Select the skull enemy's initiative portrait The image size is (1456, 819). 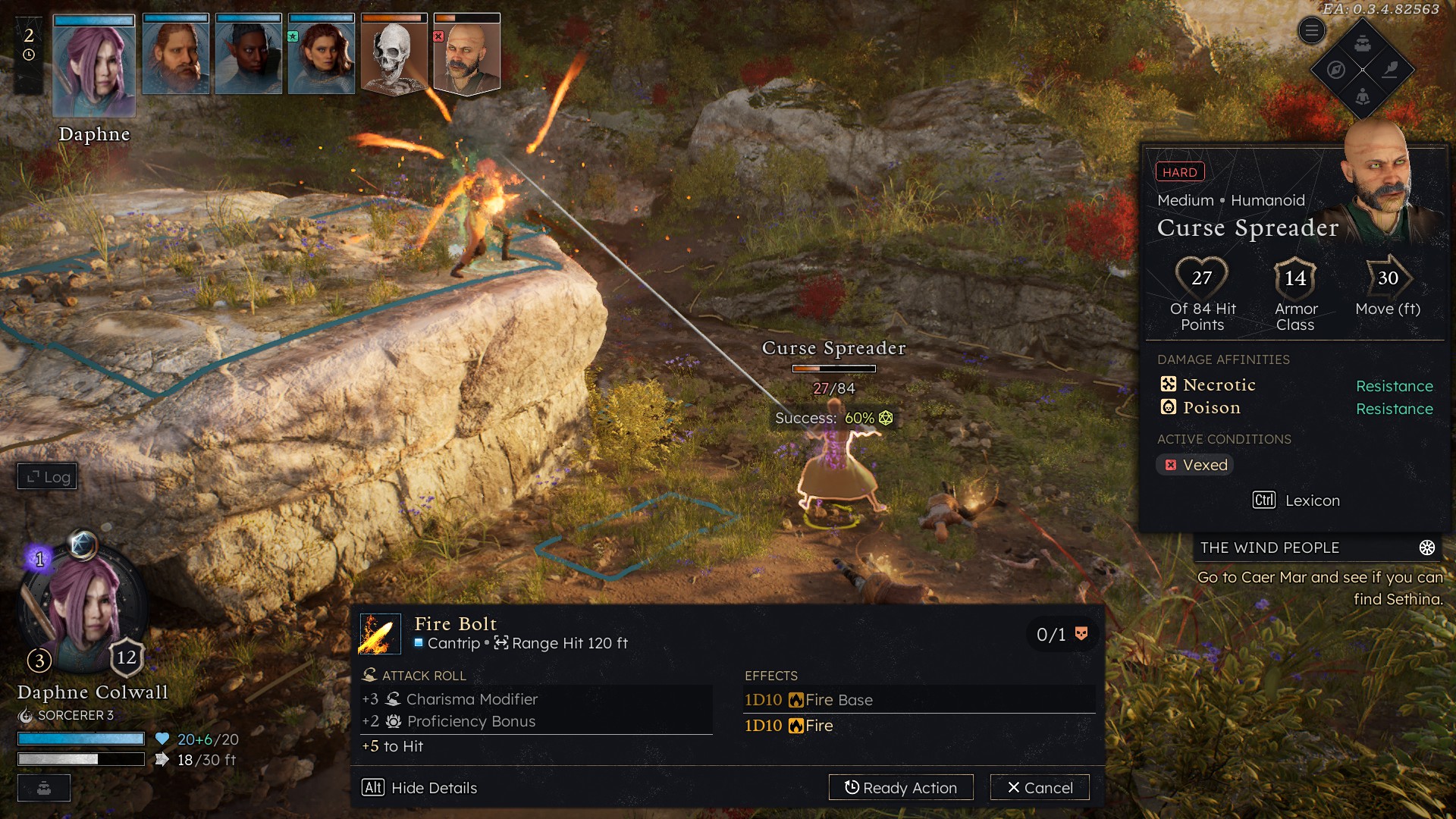[394, 55]
